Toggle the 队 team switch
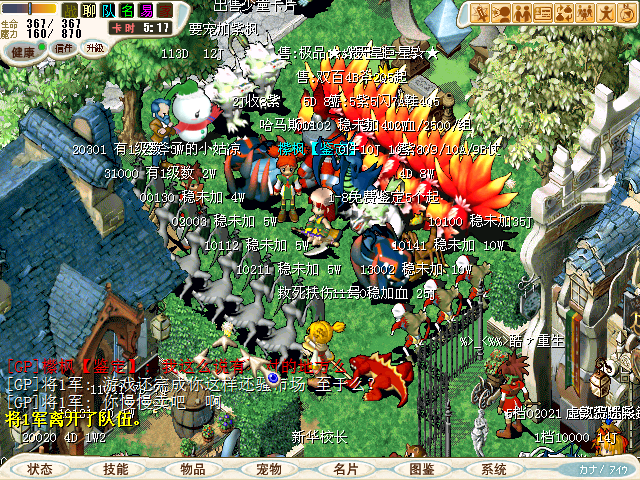640x480 pixels. [108, 11]
